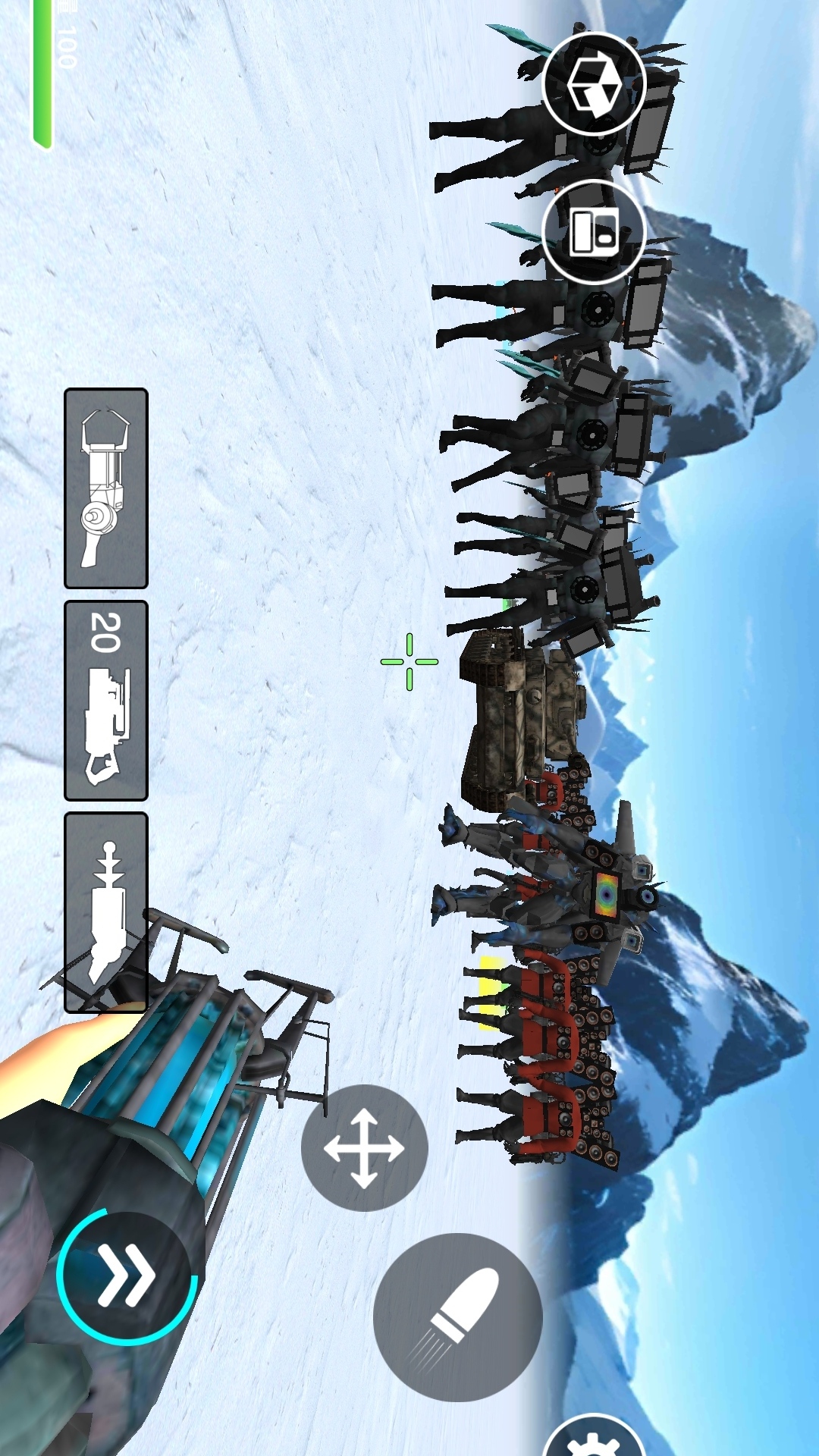819x1456 pixels.
Task: Hit the double-chevron sprint button
Action: point(127,1277)
